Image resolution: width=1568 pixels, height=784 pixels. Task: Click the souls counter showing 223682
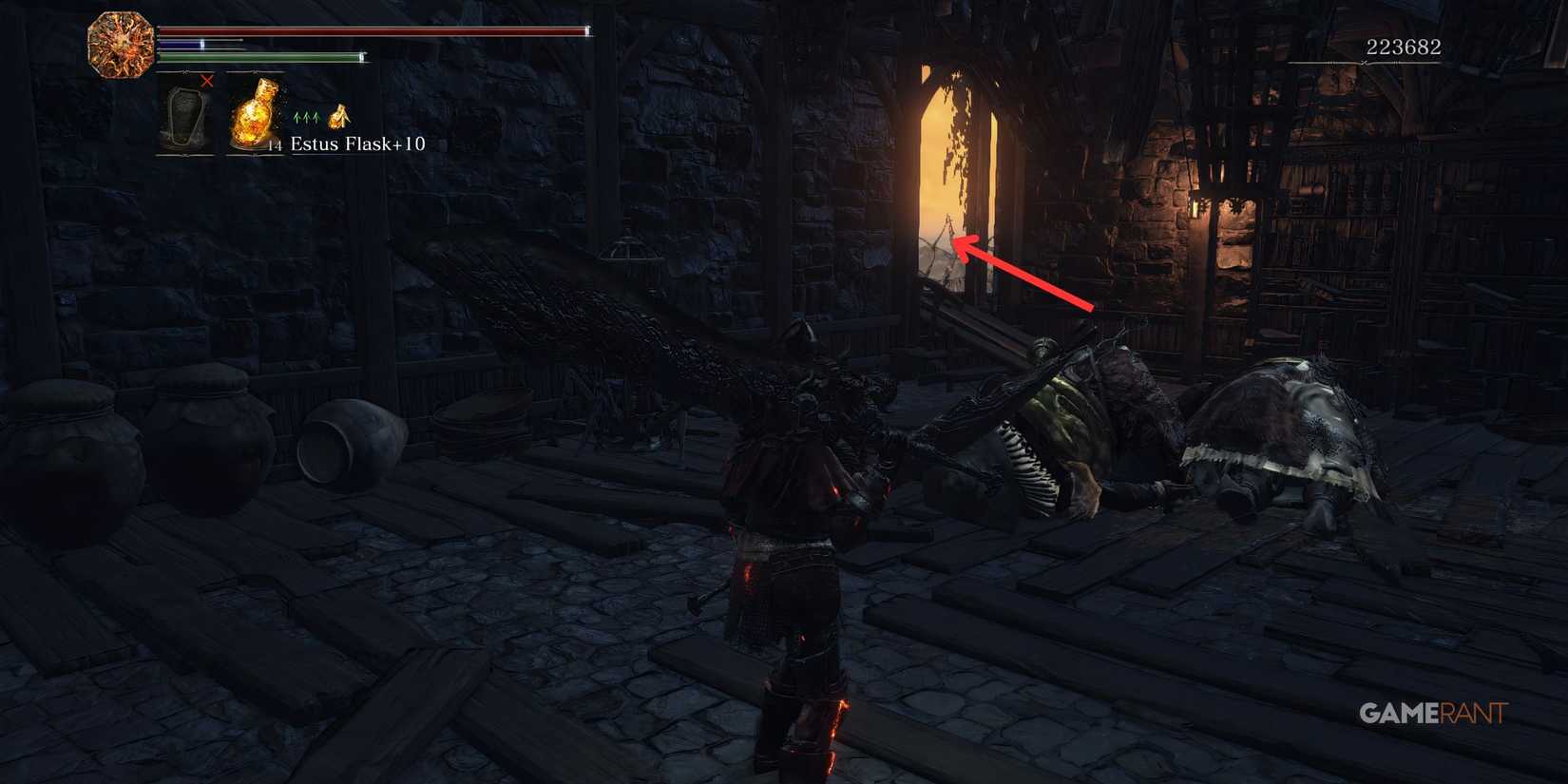point(1404,45)
